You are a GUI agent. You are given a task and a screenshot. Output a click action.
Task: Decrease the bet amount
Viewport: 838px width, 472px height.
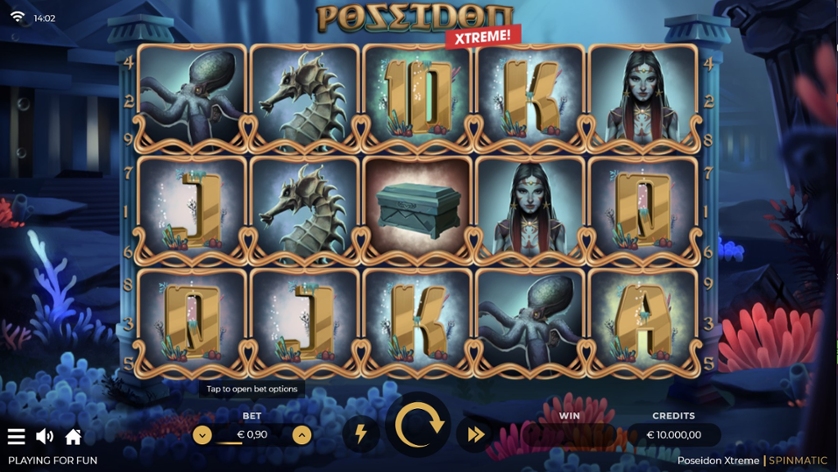click(x=202, y=435)
